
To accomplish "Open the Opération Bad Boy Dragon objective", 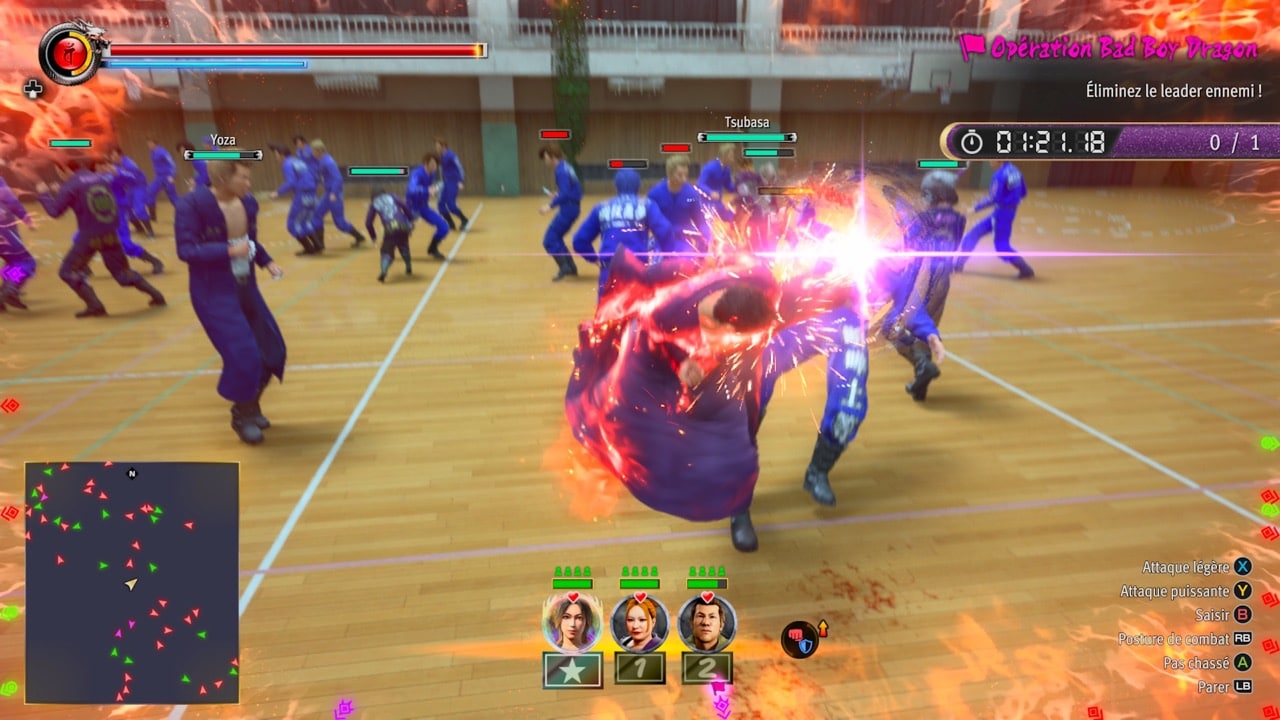I will click(x=1107, y=48).
